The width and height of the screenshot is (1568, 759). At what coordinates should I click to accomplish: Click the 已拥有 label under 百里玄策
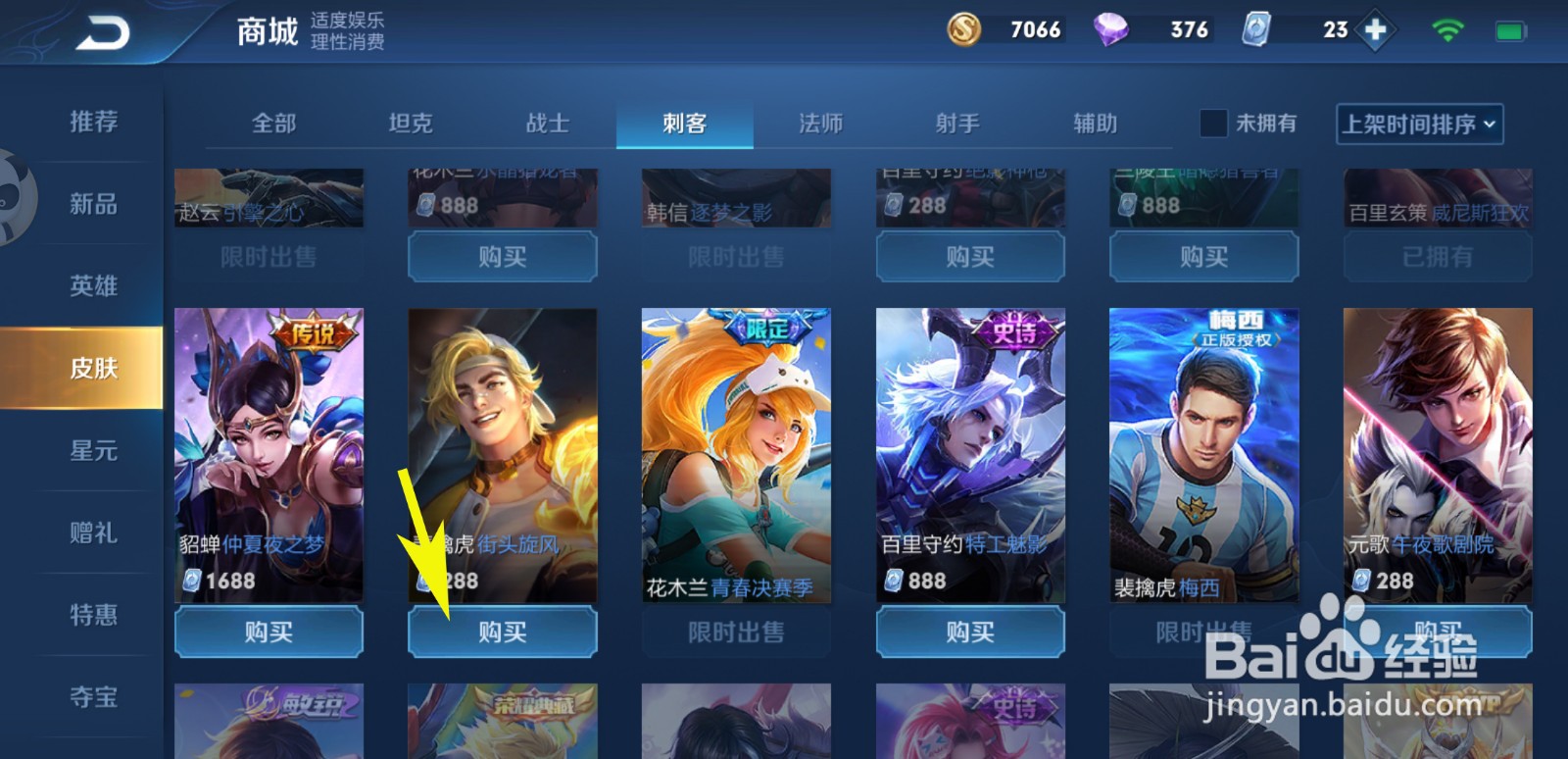(x=1437, y=257)
